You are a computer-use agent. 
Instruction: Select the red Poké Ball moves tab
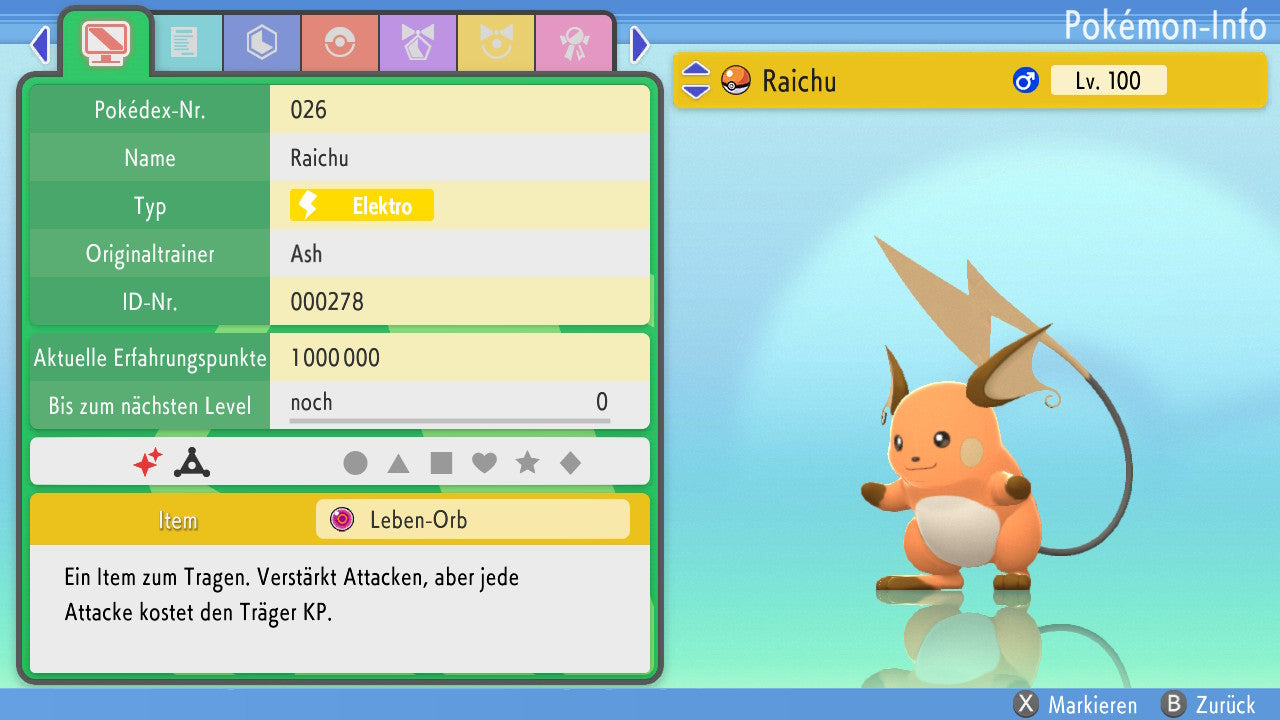[x=339, y=43]
